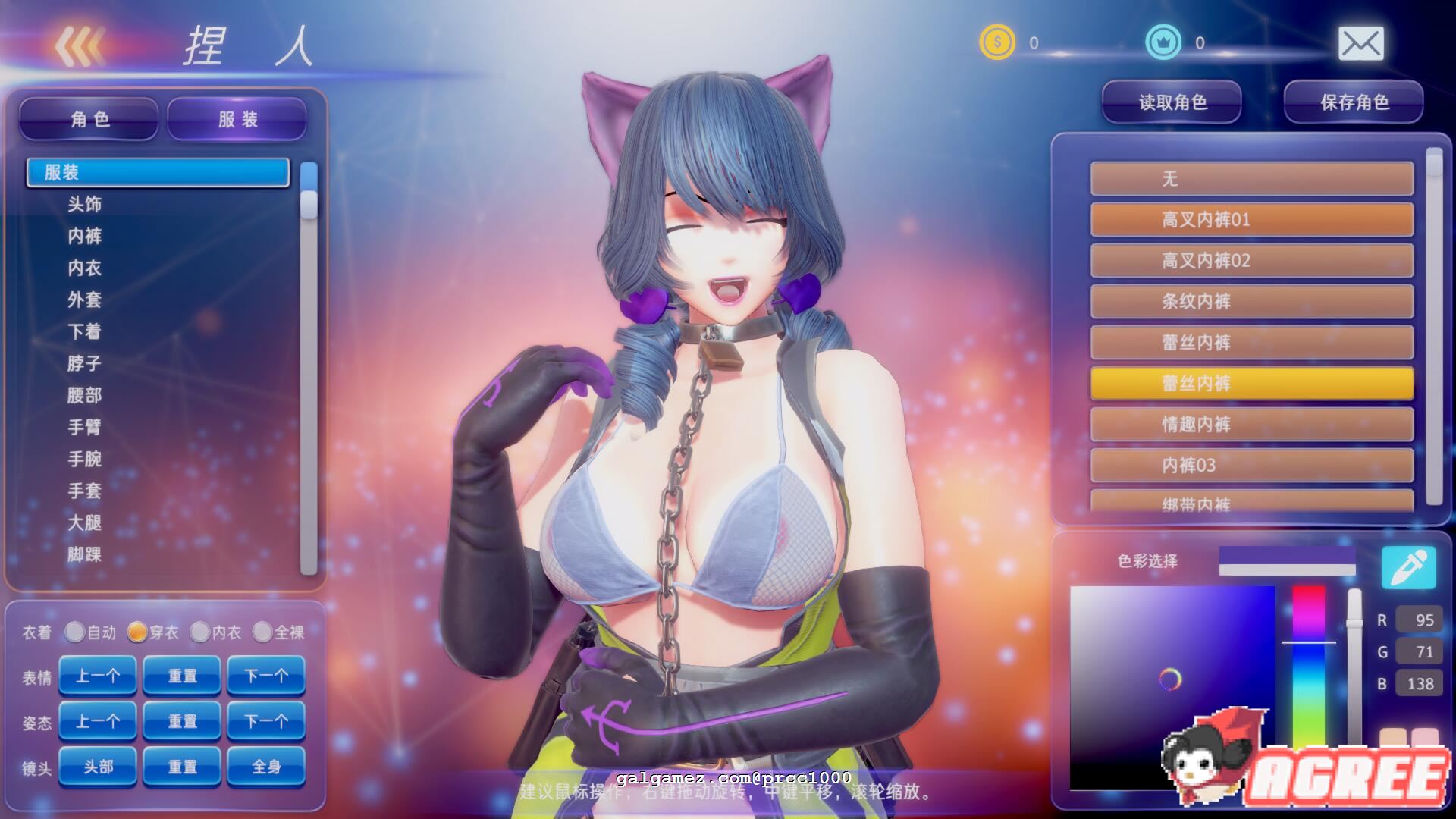Image resolution: width=1456 pixels, height=819 pixels.
Task: Click 下一个 to change the expression
Action: (x=266, y=675)
